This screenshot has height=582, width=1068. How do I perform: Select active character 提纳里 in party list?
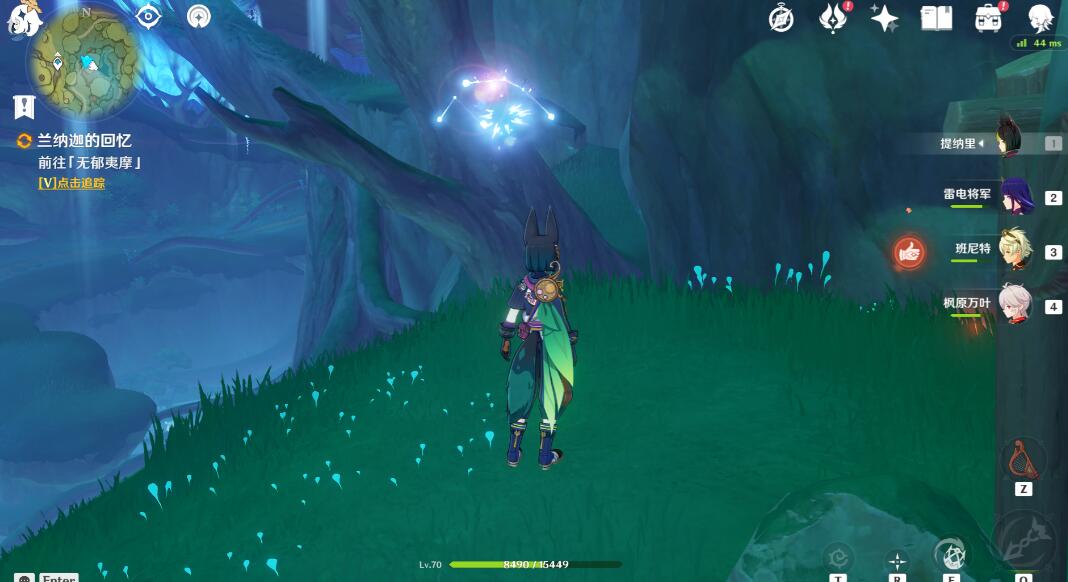1018,143
